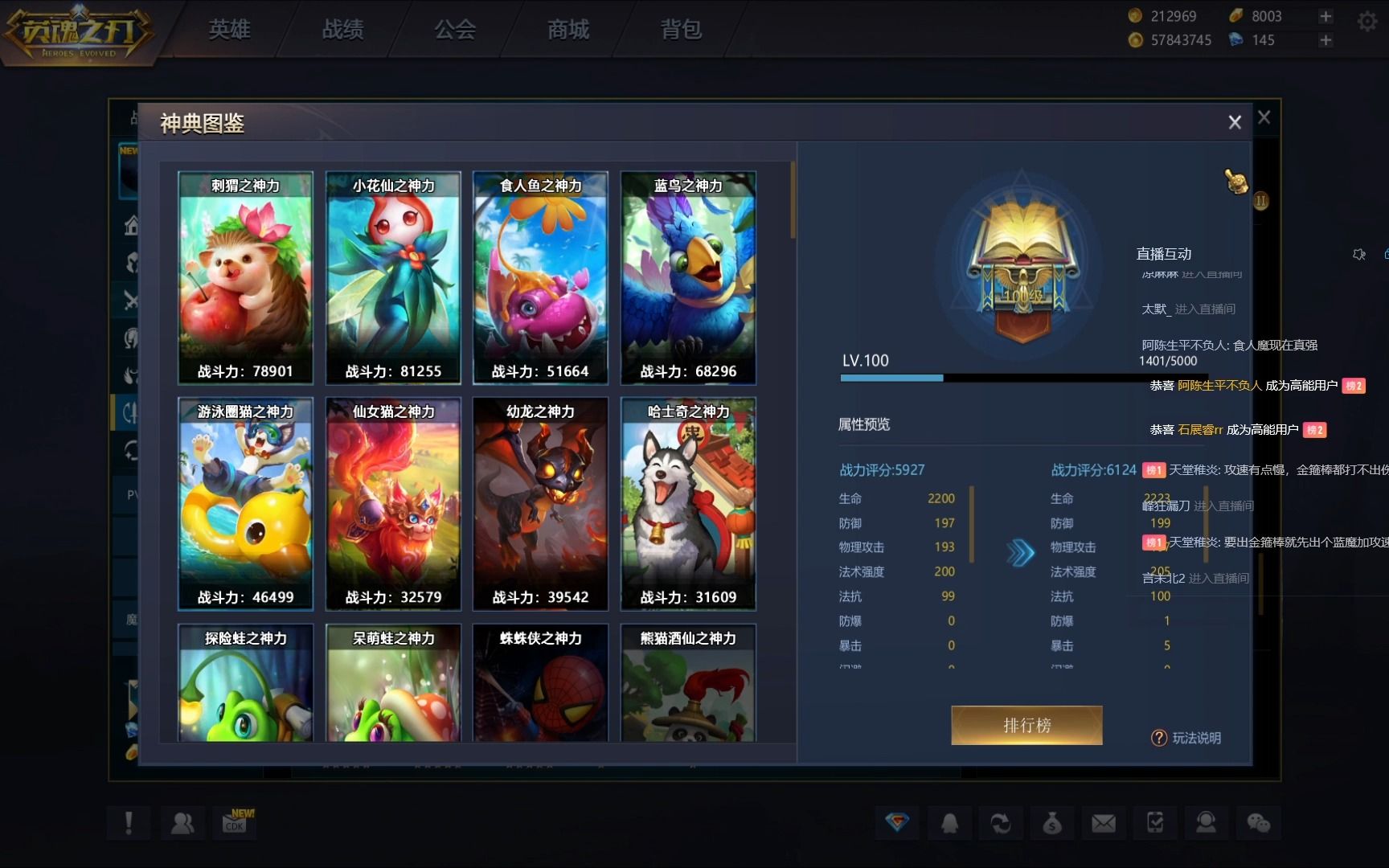The height and width of the screenshot is (868, 1389).
Task: Open the mail envelope icon
Action: 1103,823
